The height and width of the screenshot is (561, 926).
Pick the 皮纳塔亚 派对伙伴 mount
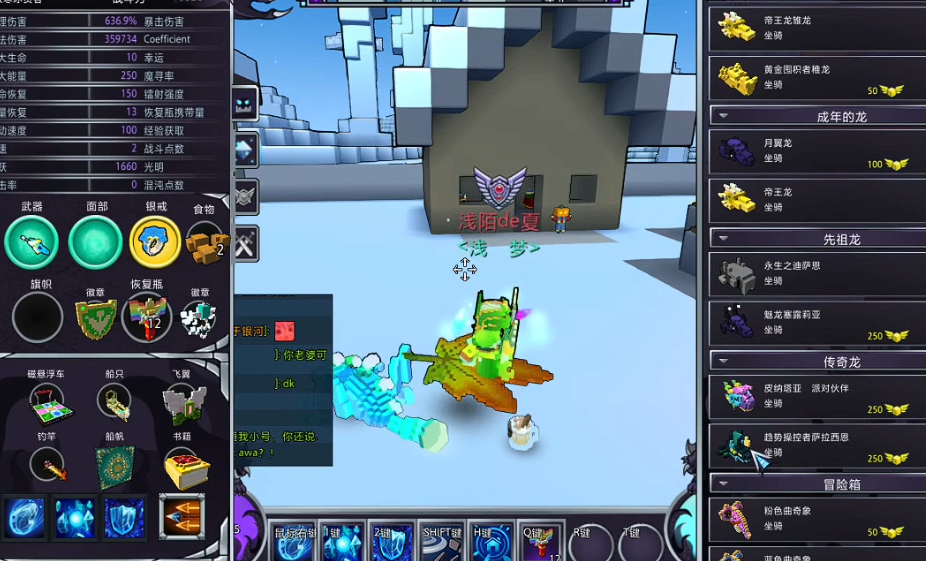(x=811, y=395)
